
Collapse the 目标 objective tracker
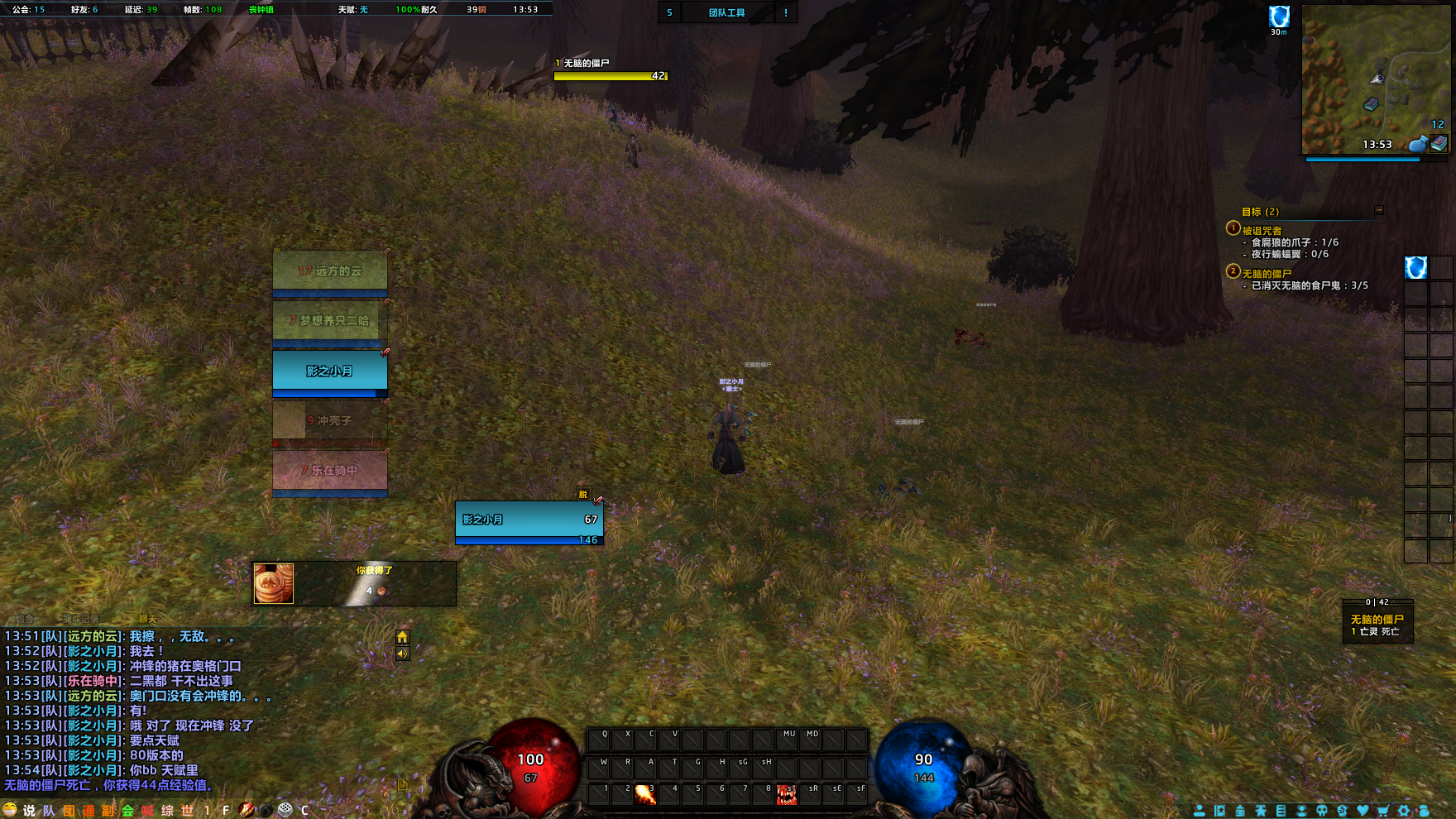(x=1379, y=210)
